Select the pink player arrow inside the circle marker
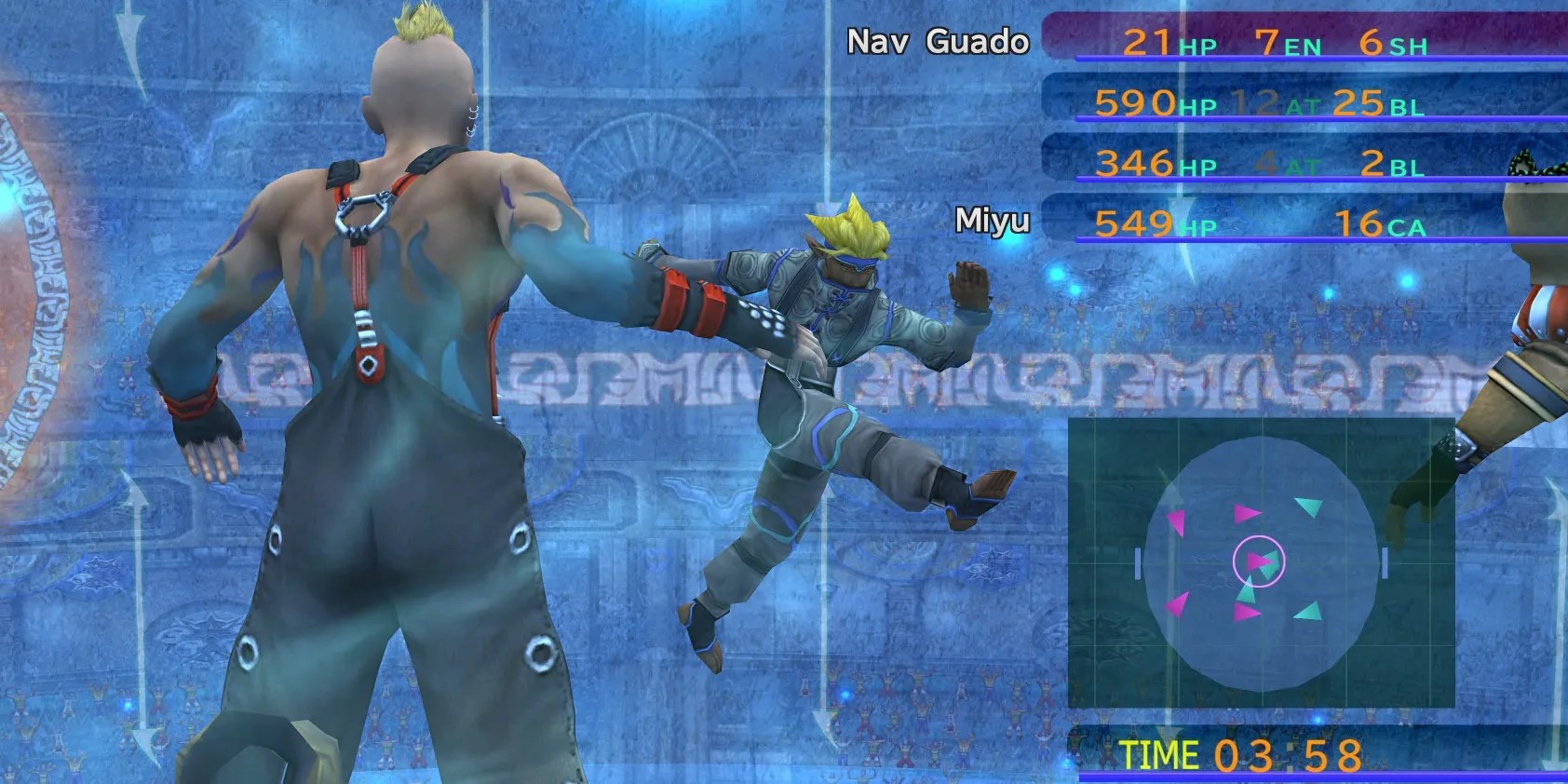This screenshot has height=784, width=1568. (1258, 561)
